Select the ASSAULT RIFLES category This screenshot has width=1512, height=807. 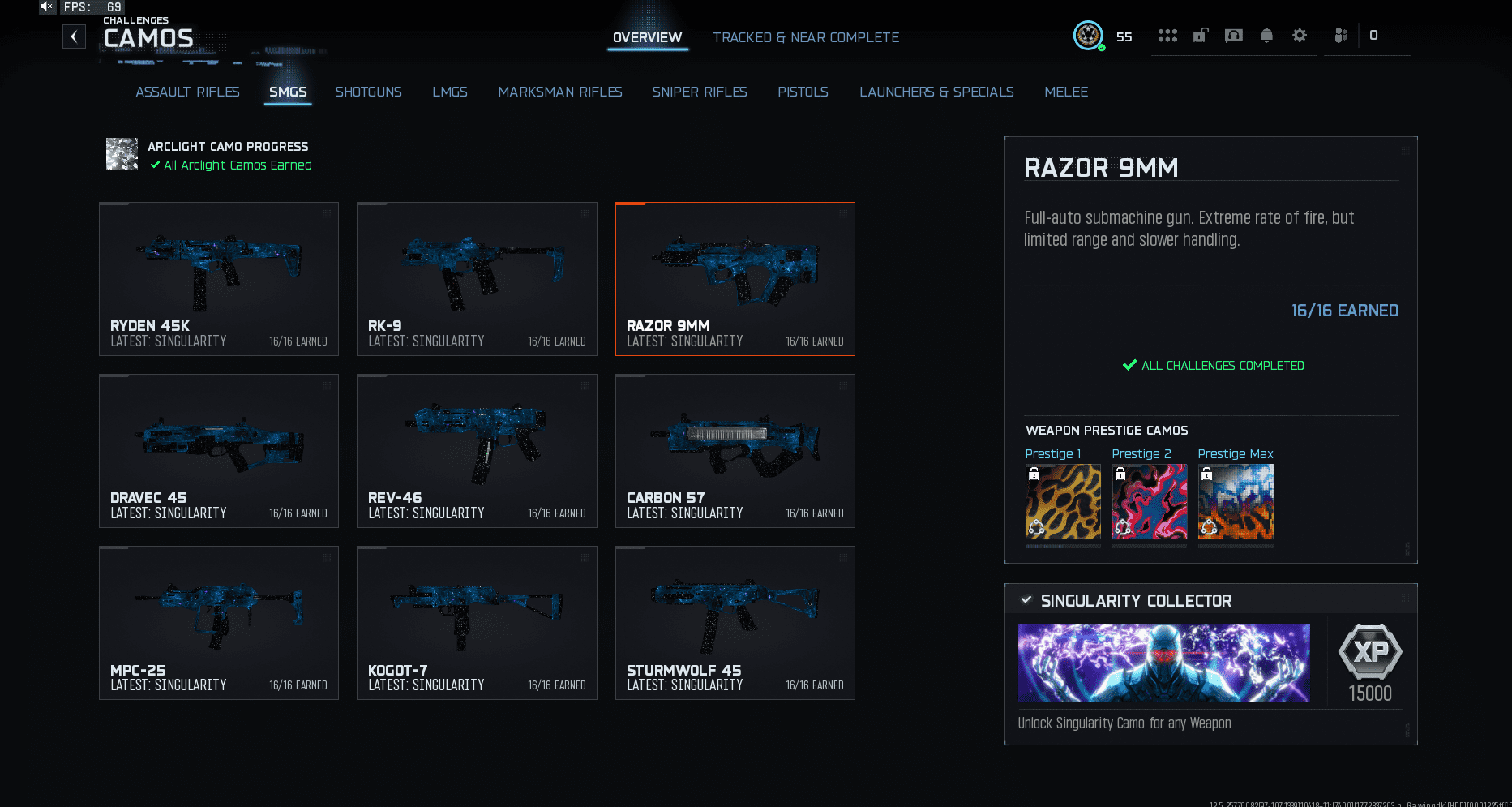pos(187,92)
